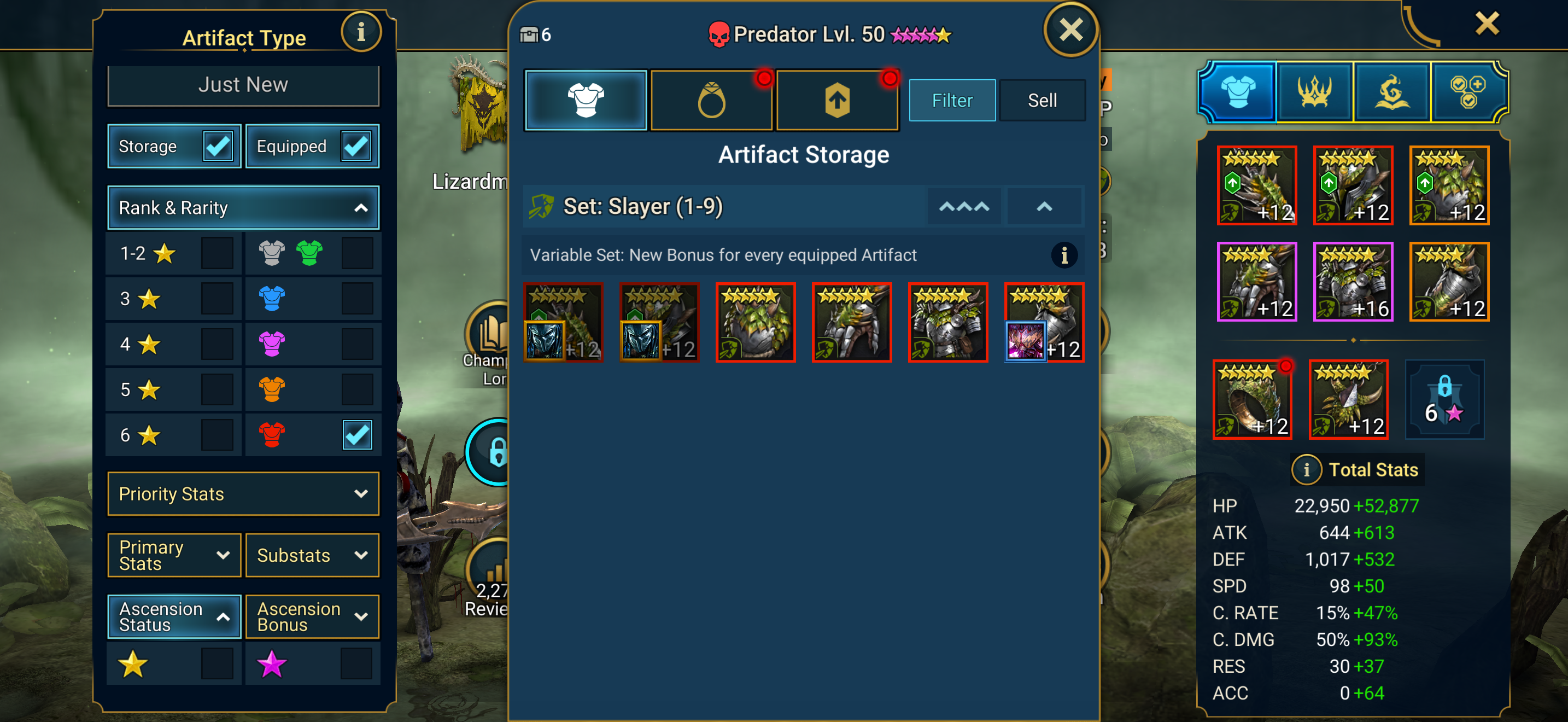Switch to the ring accessories tab
The image size is (1568, 722).
[x=711, y=101]
